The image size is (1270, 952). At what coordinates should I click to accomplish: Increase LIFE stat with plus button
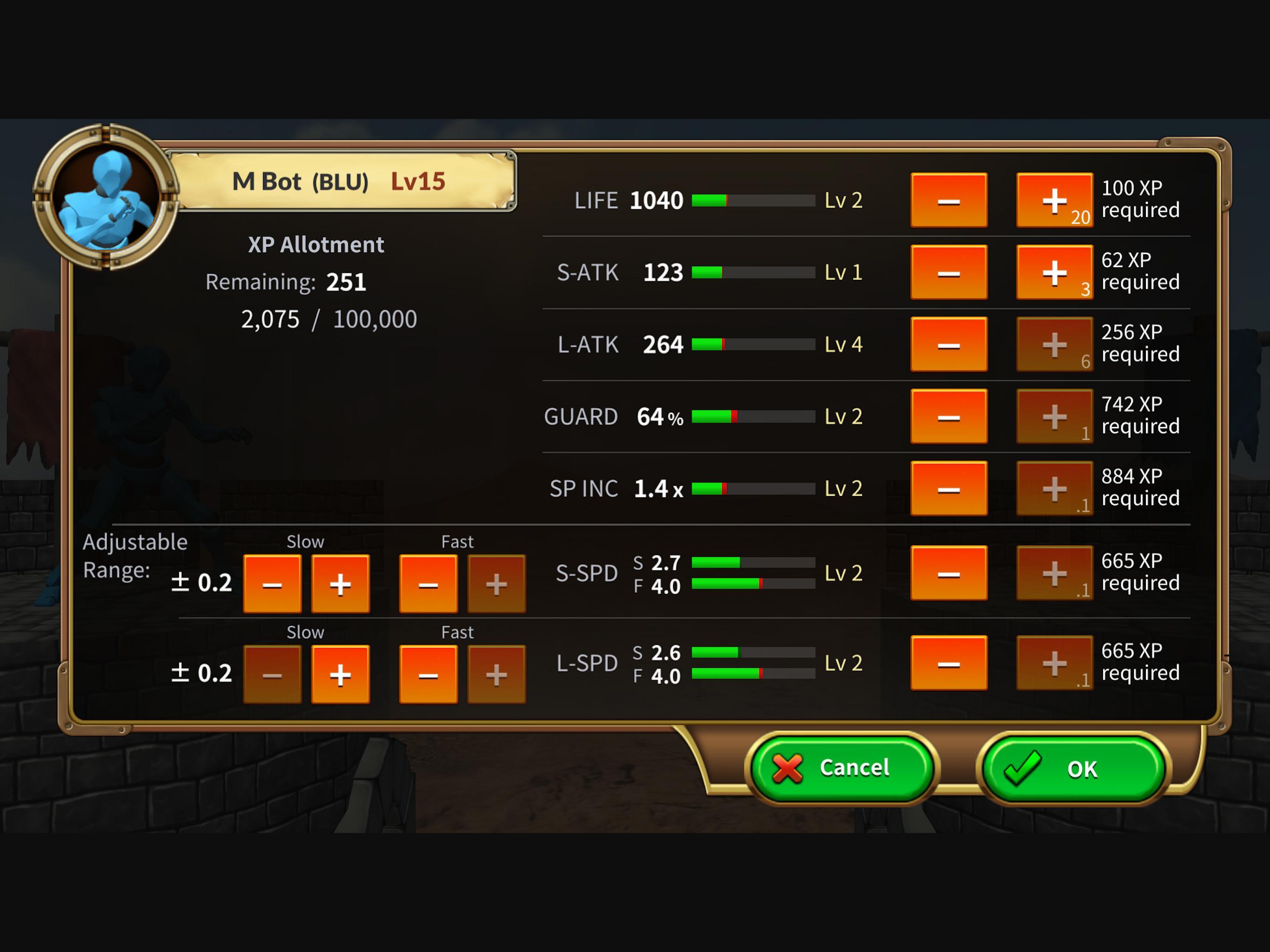pyautogui.click(x=1055, y=200)
